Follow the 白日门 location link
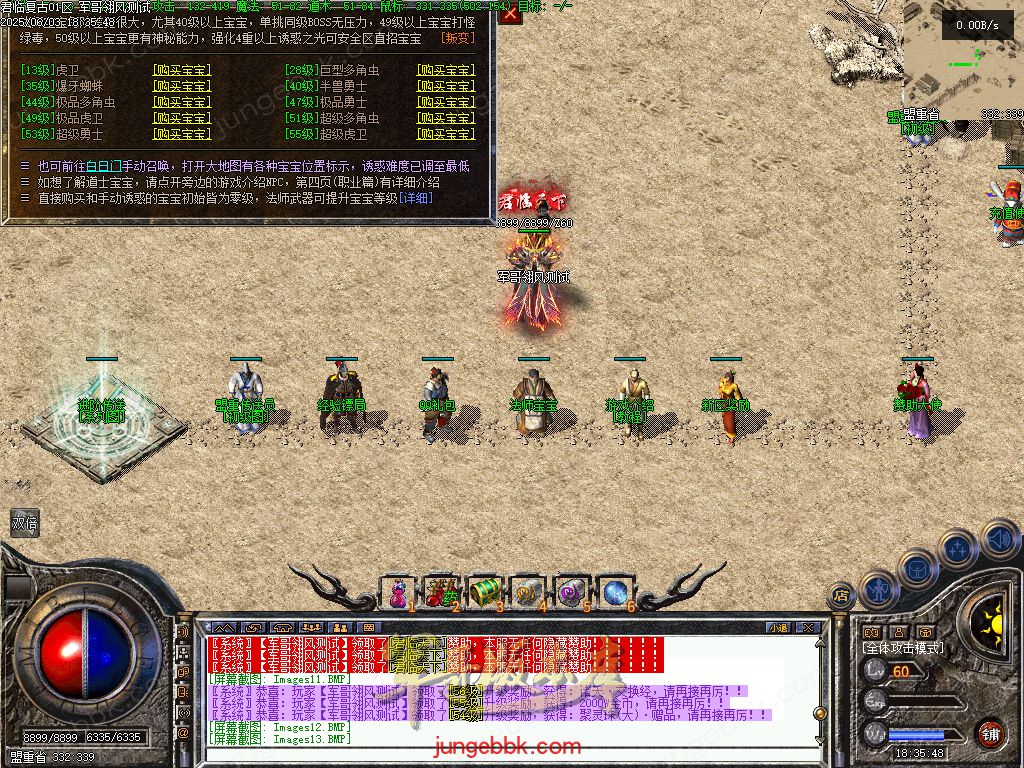Screen dimensions: 1024x768 (x=105, y=166)
